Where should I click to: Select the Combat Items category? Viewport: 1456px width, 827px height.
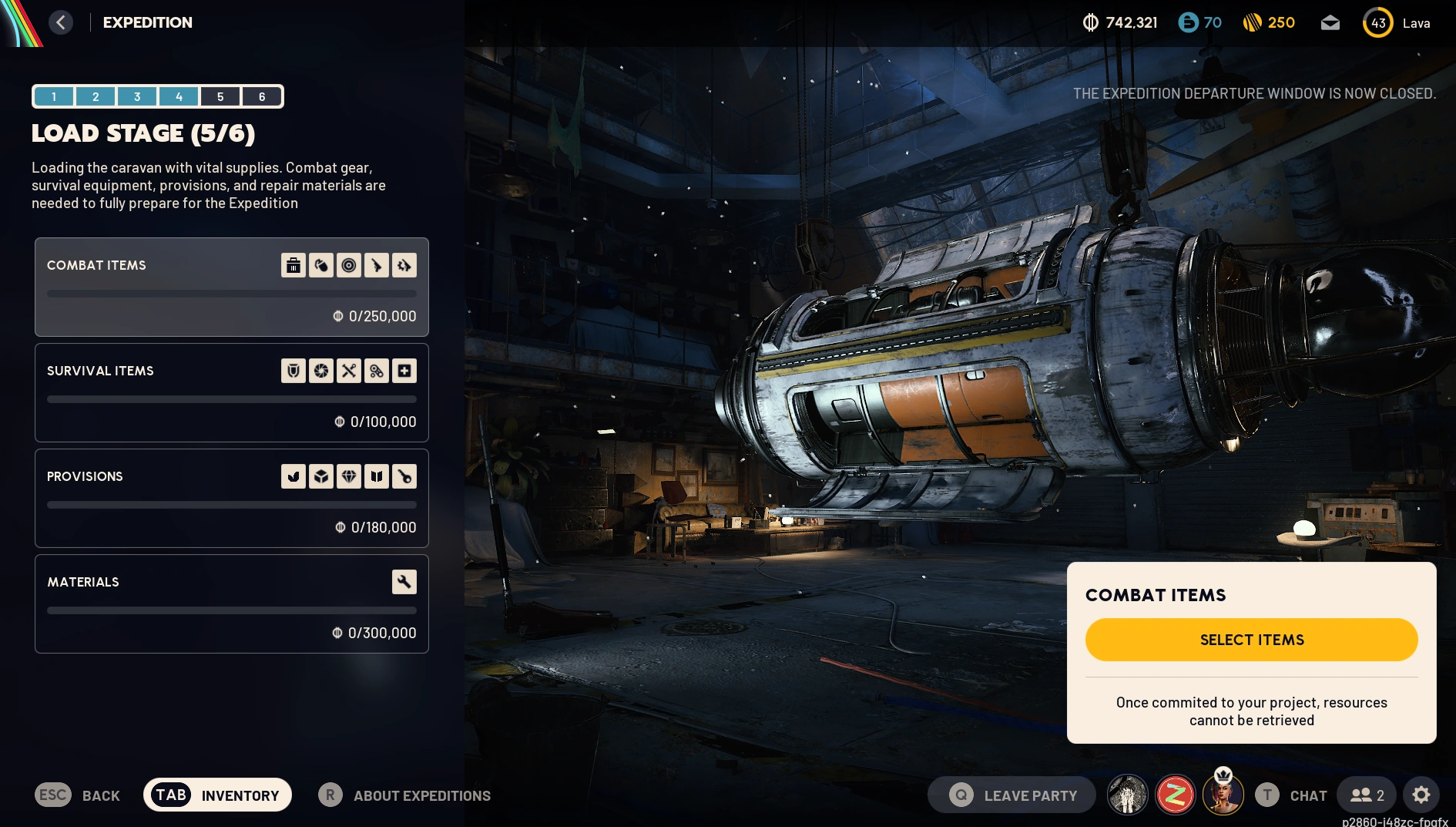point(231,287)
